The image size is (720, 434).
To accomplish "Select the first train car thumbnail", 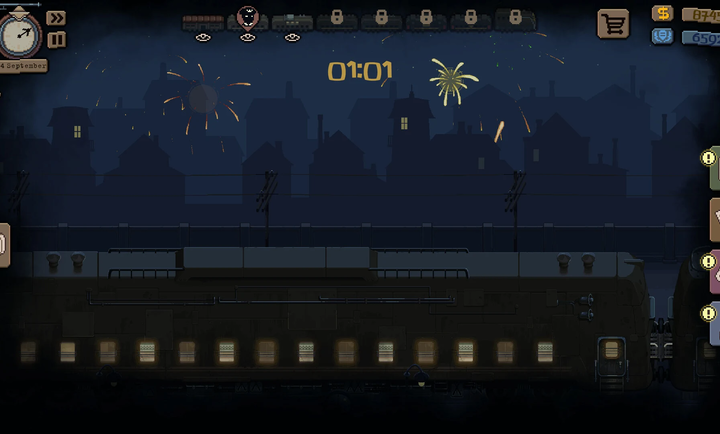I will [x=203, y=21].
